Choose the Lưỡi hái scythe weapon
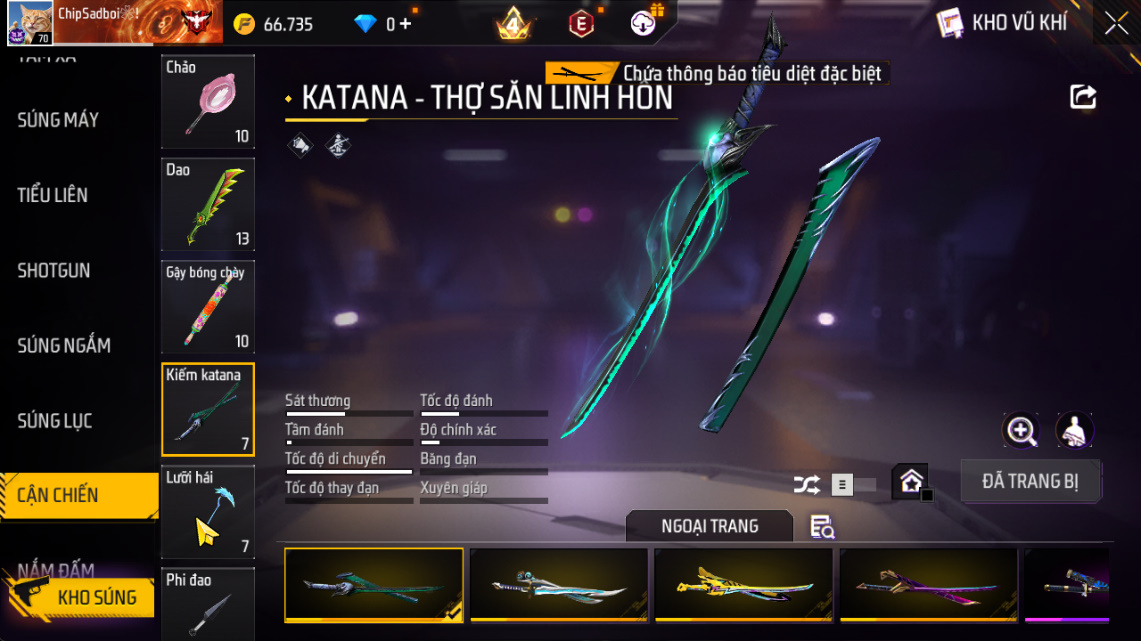 tap(208, 511)
